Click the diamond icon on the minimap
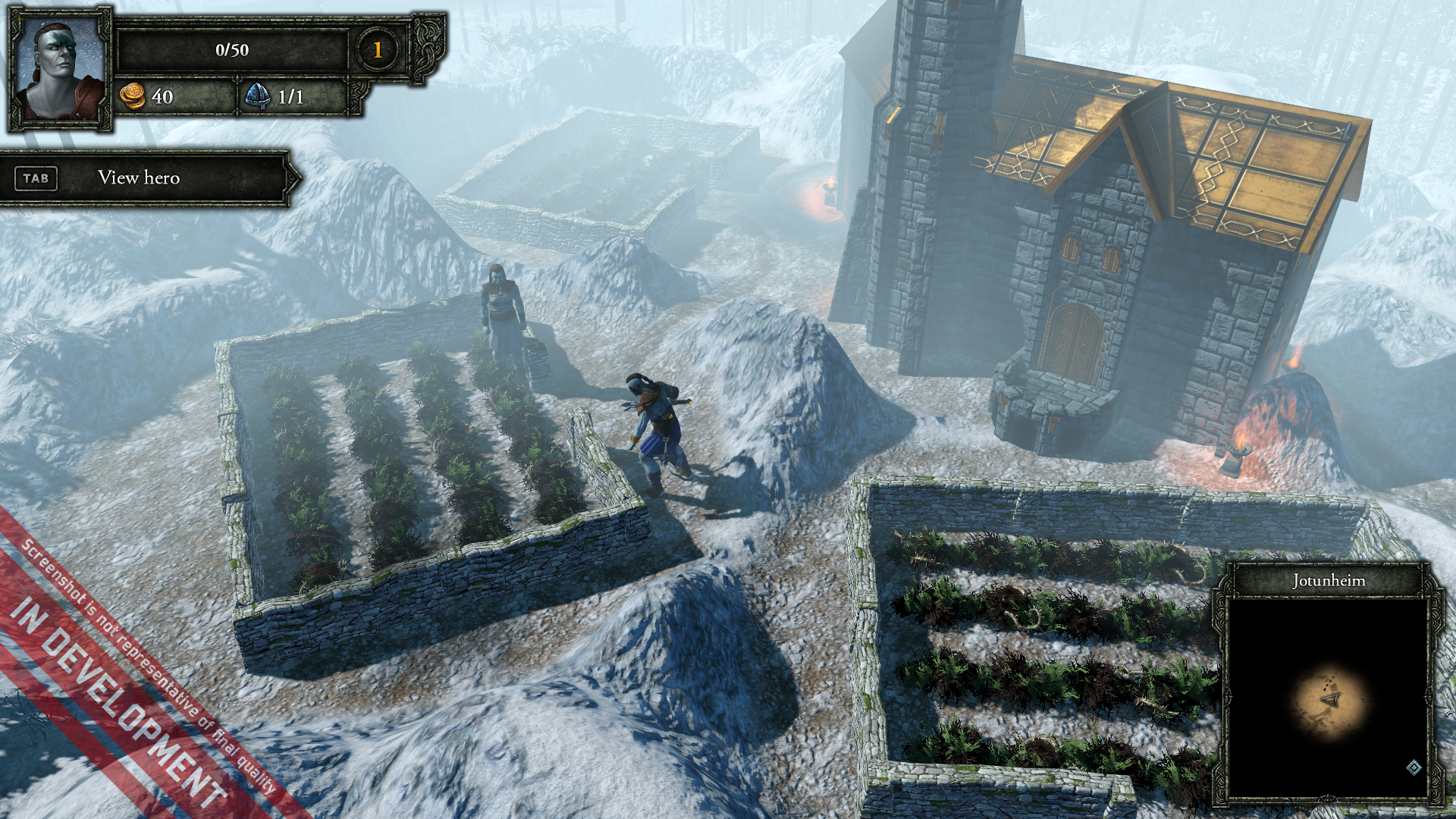1456x819 pixels. [x=1414, y=767]
